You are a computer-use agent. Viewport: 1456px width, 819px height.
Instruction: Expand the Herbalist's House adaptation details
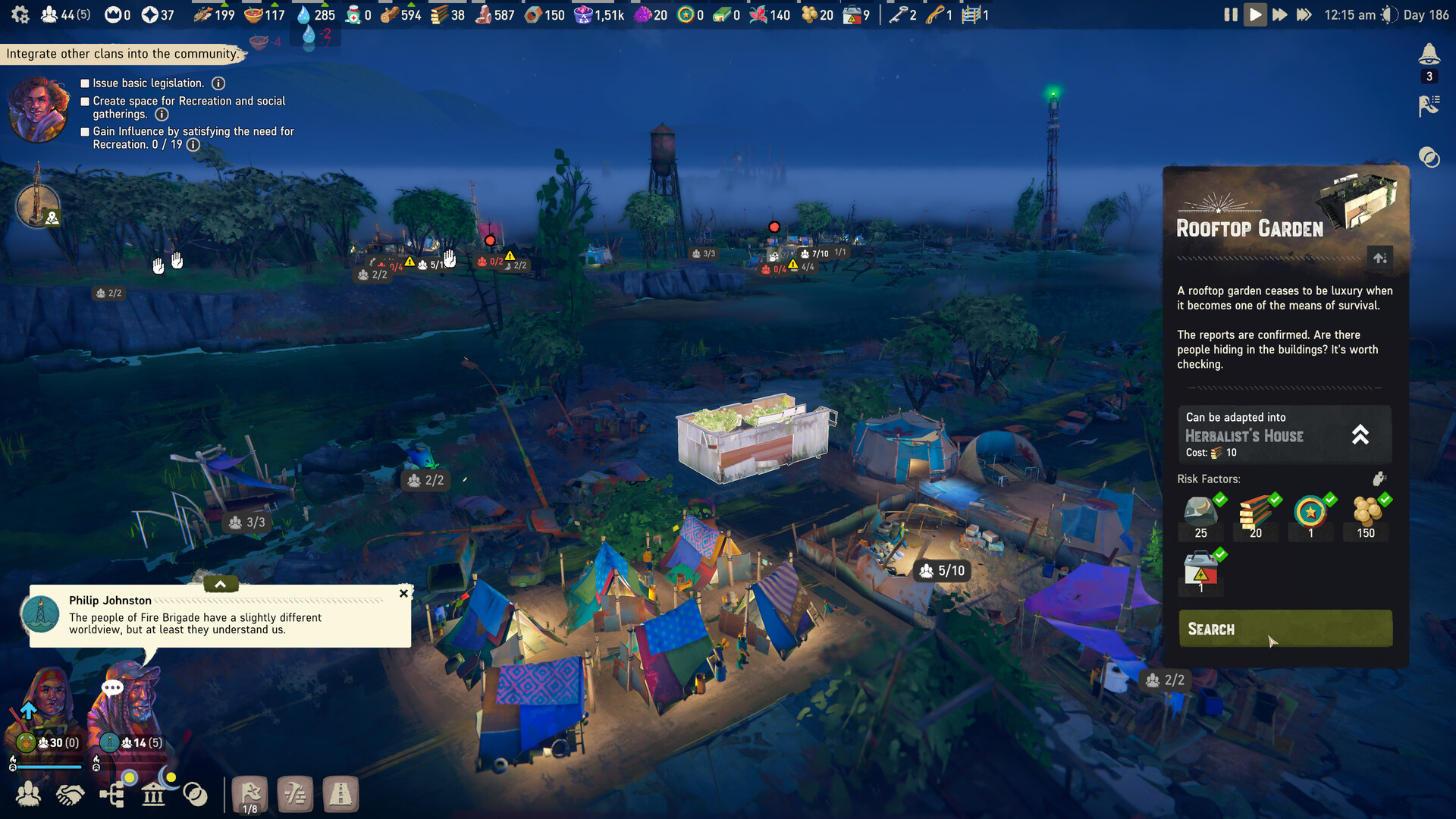[x=1360, y=435]
